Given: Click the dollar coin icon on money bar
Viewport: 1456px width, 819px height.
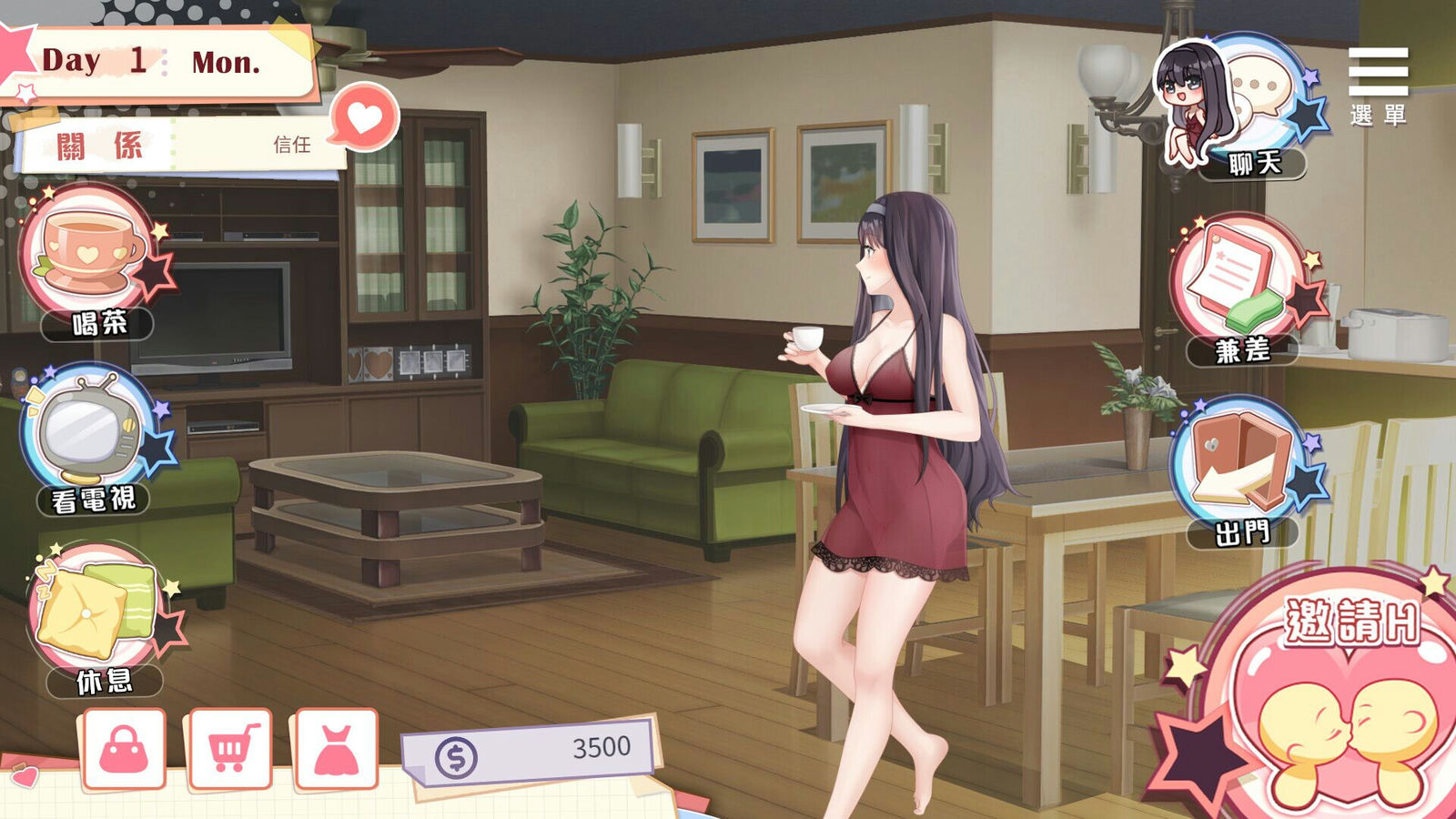Looking at the screenshot, I should click(x=455, y=756).
